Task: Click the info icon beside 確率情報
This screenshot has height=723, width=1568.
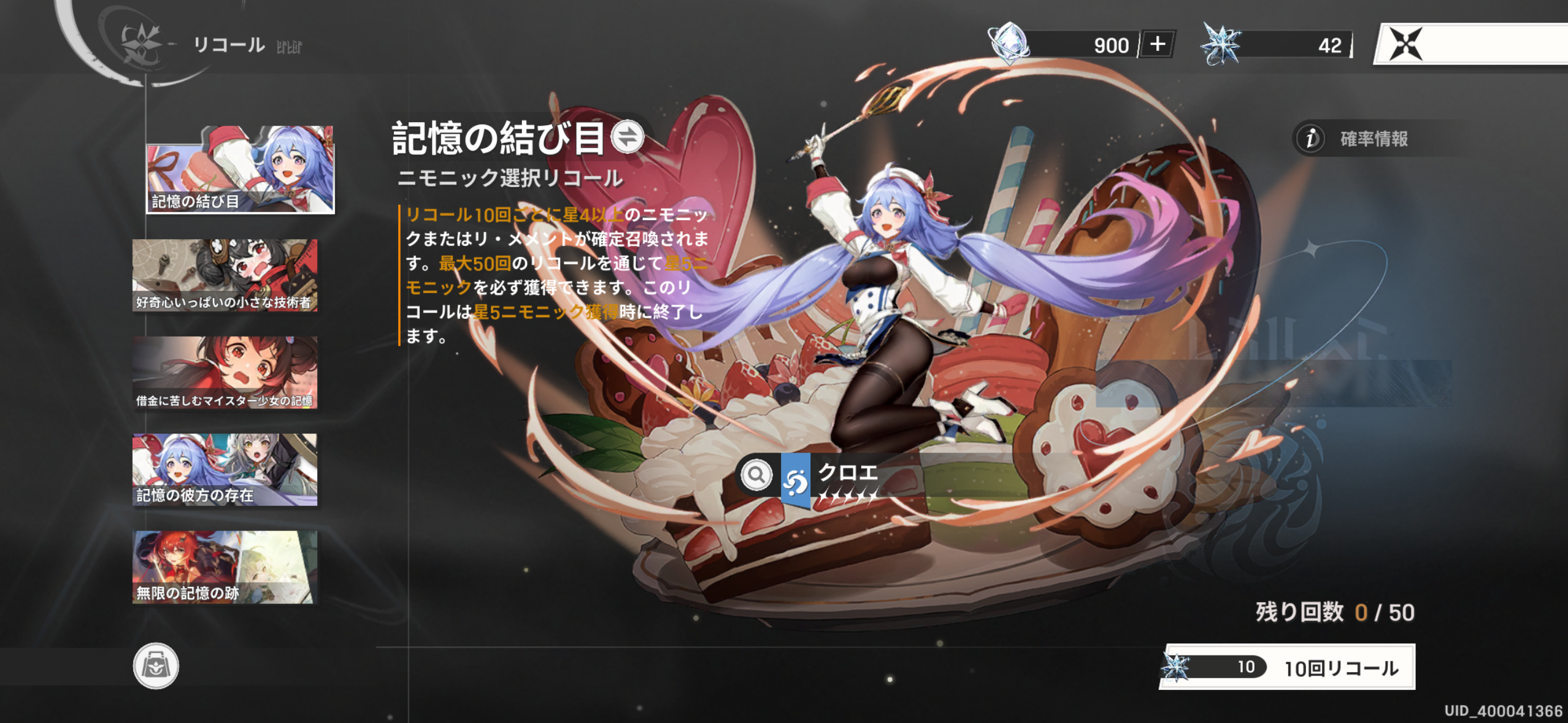Action: [x=1310, y=139]
